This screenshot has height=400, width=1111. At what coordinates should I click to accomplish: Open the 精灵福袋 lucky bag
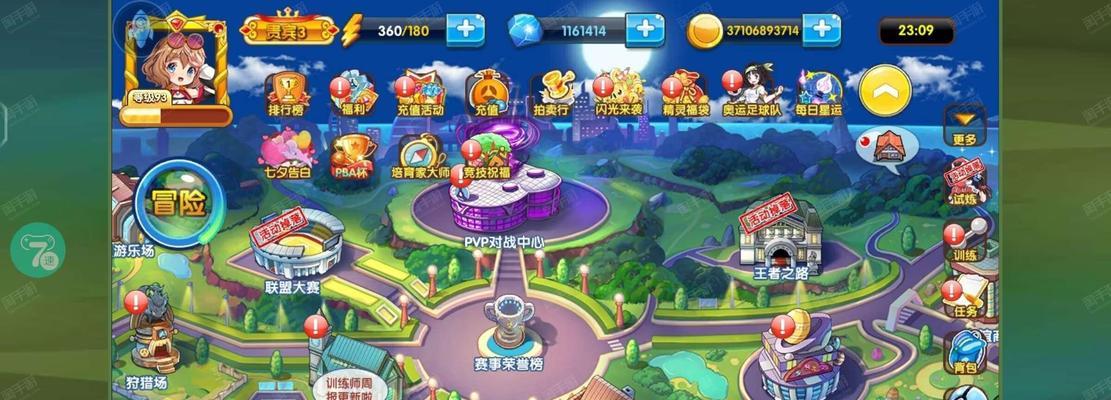tap(685, 90)
